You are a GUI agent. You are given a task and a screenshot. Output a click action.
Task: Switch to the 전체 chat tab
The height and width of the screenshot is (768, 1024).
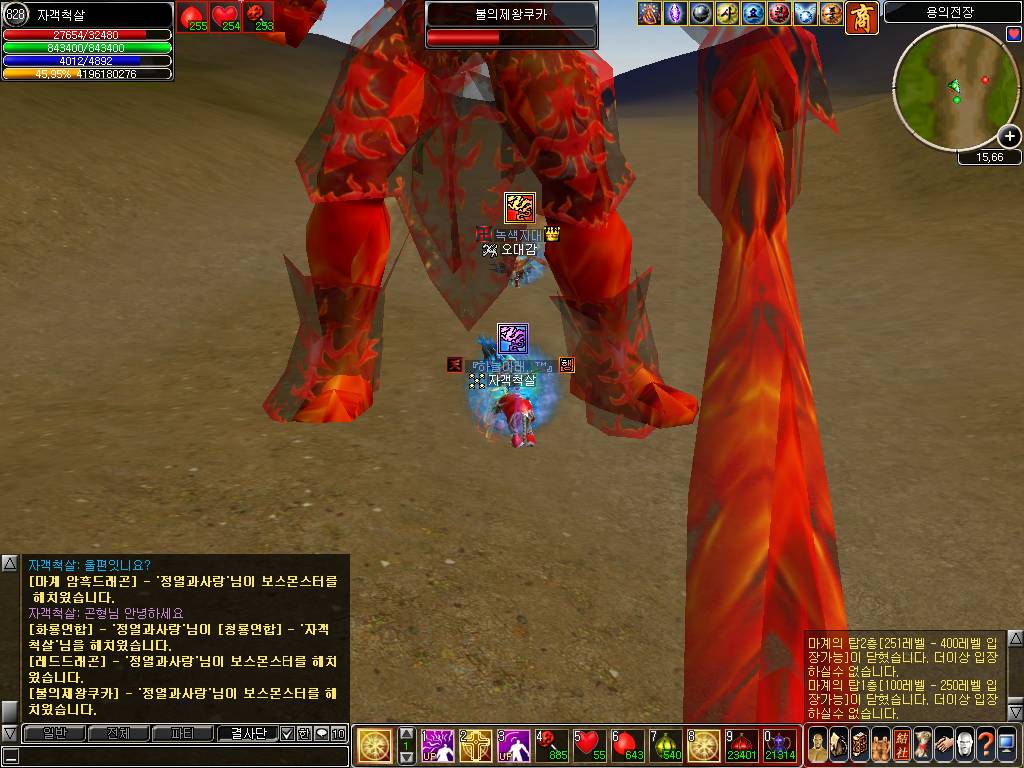118,733
